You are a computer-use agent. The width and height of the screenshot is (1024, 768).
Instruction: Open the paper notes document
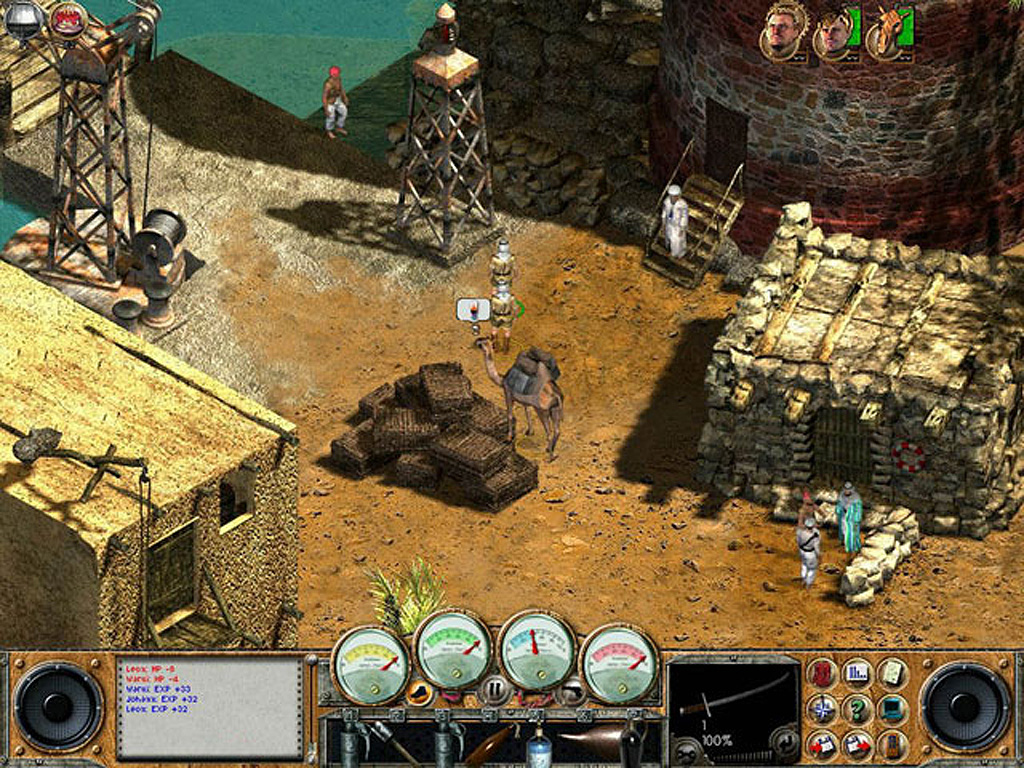coord(892,673)
